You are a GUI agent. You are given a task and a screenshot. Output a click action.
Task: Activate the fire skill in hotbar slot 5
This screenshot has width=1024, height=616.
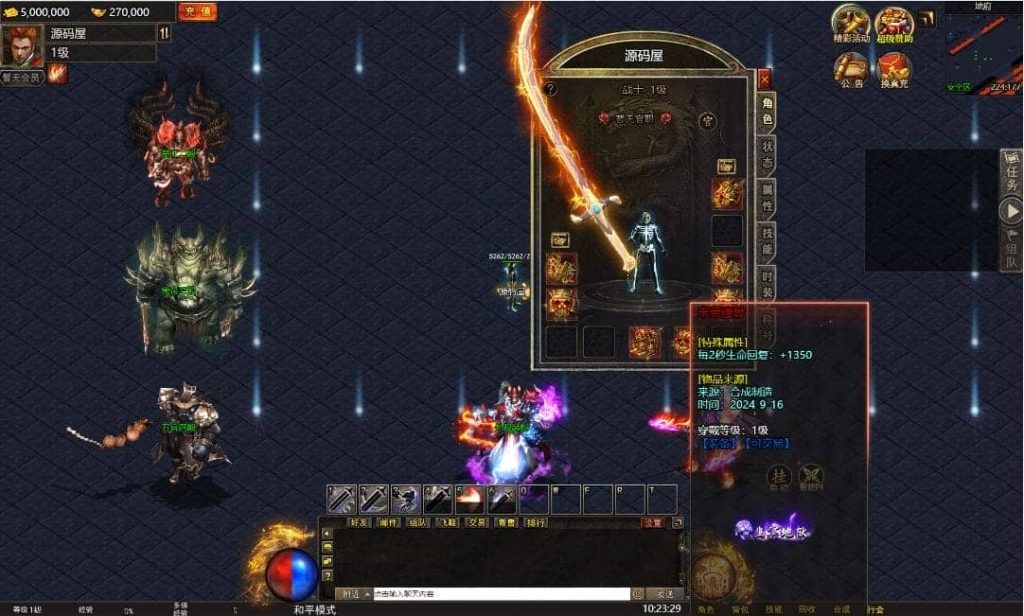pyautogui.click(x=468, y=498)
